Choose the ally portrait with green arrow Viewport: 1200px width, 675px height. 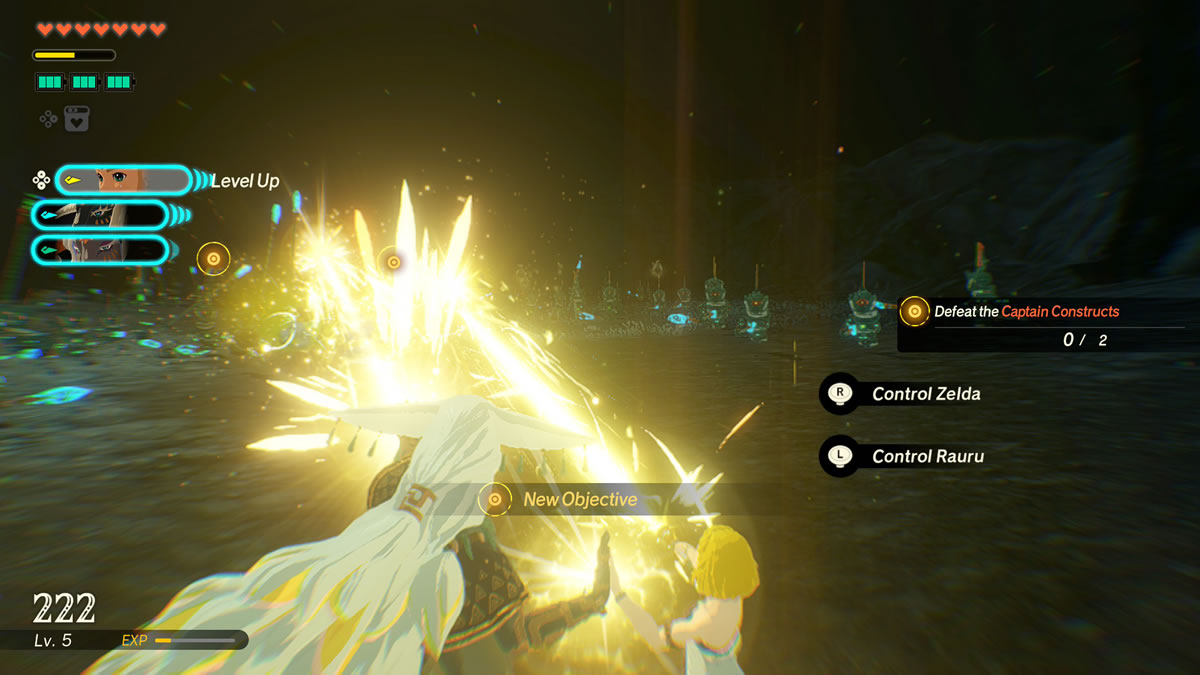pyautogui.click(x=100, y=249)
